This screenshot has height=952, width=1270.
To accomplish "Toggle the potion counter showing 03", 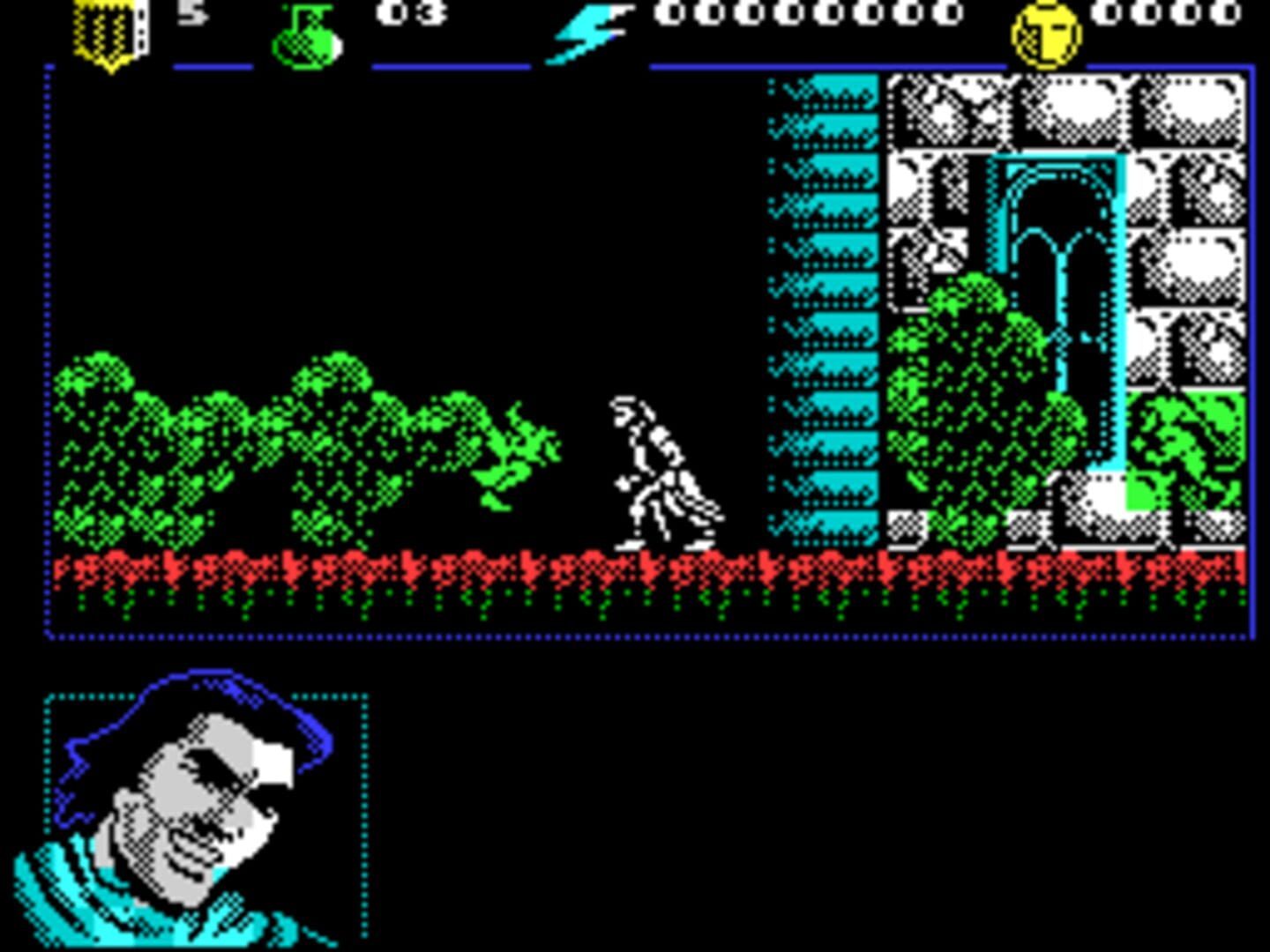I will click(x=407, y=13).
